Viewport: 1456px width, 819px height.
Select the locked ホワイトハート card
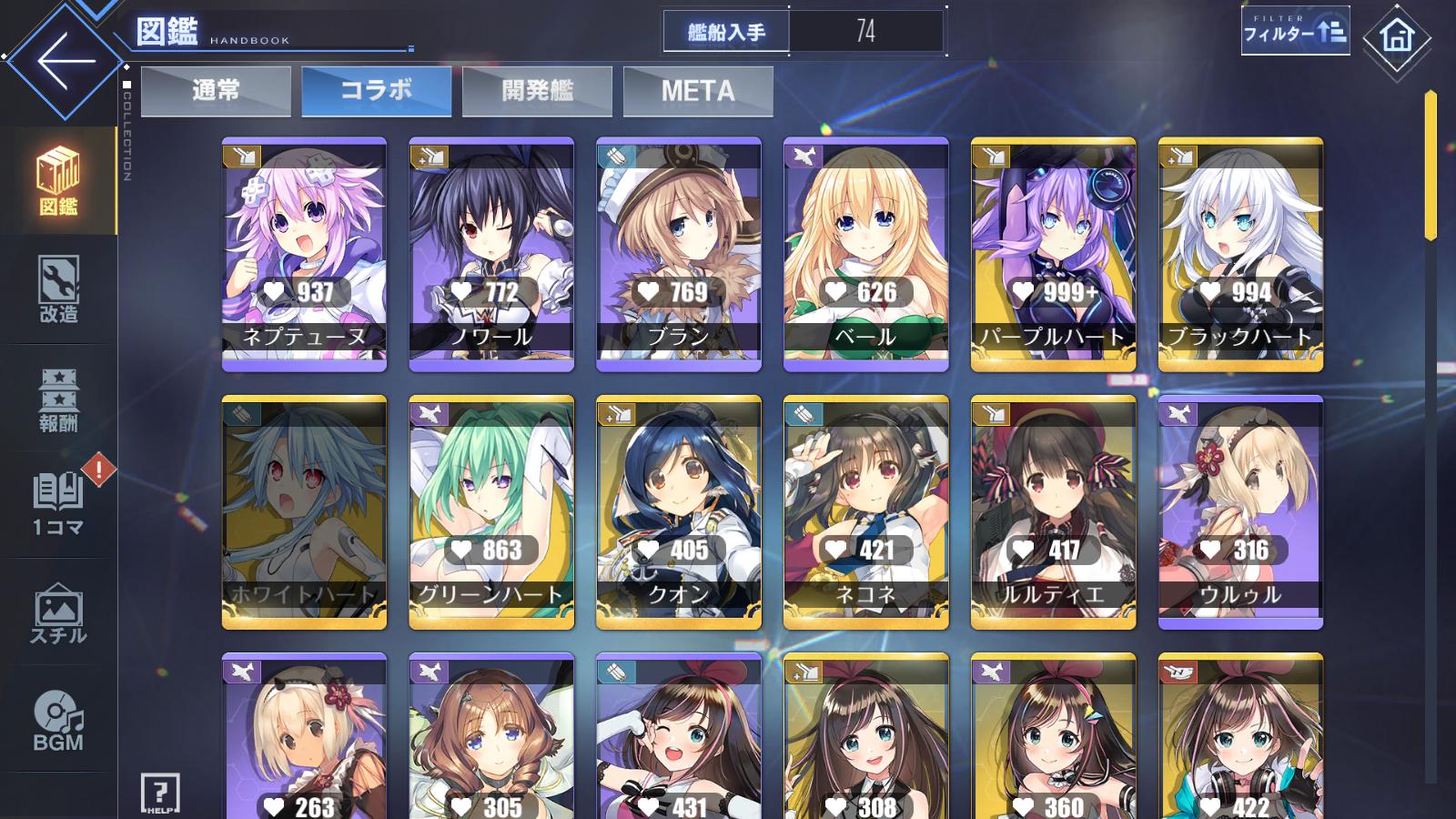pos(304,511)
